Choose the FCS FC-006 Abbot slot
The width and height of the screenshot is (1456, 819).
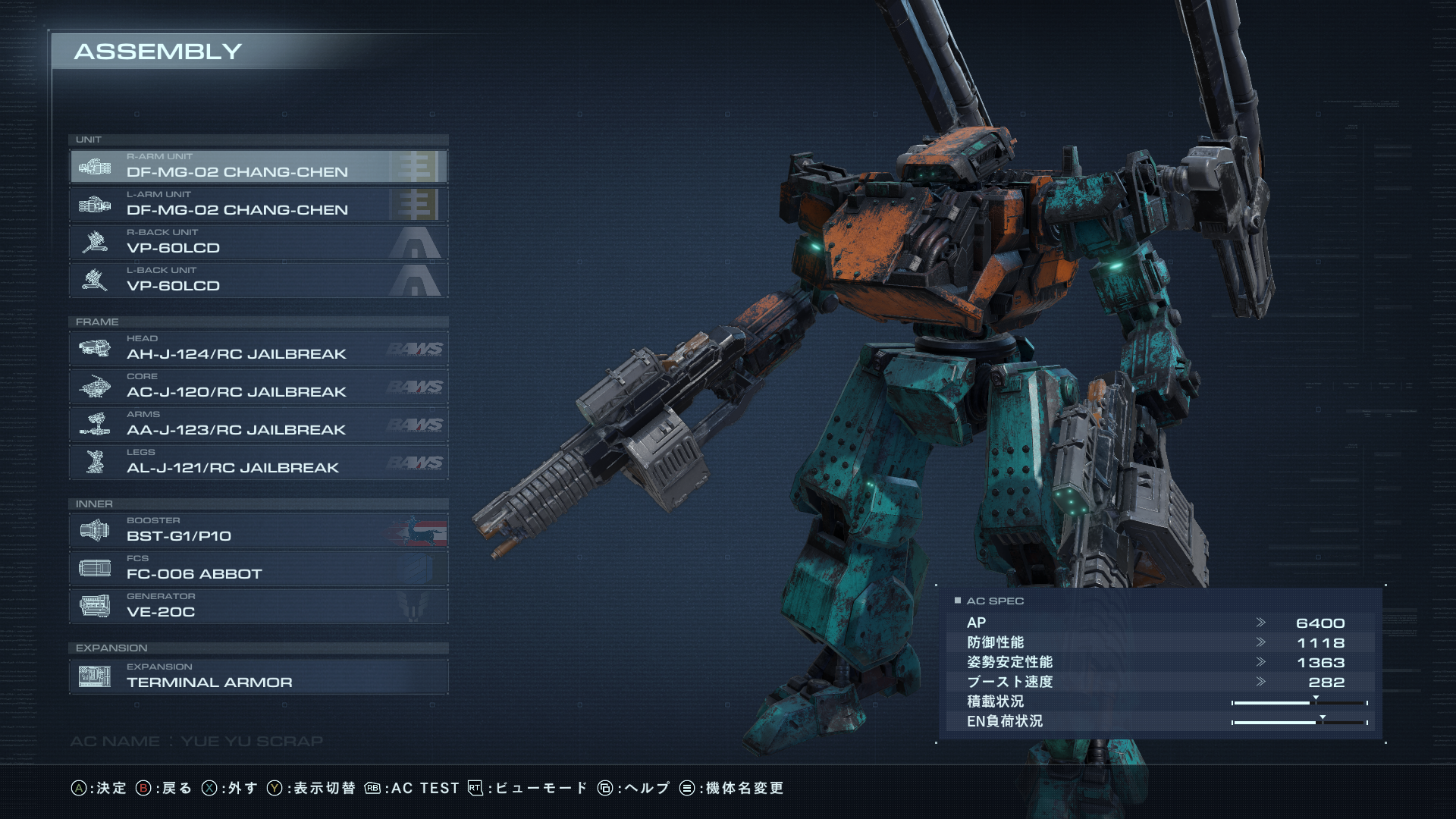(258, 568)
